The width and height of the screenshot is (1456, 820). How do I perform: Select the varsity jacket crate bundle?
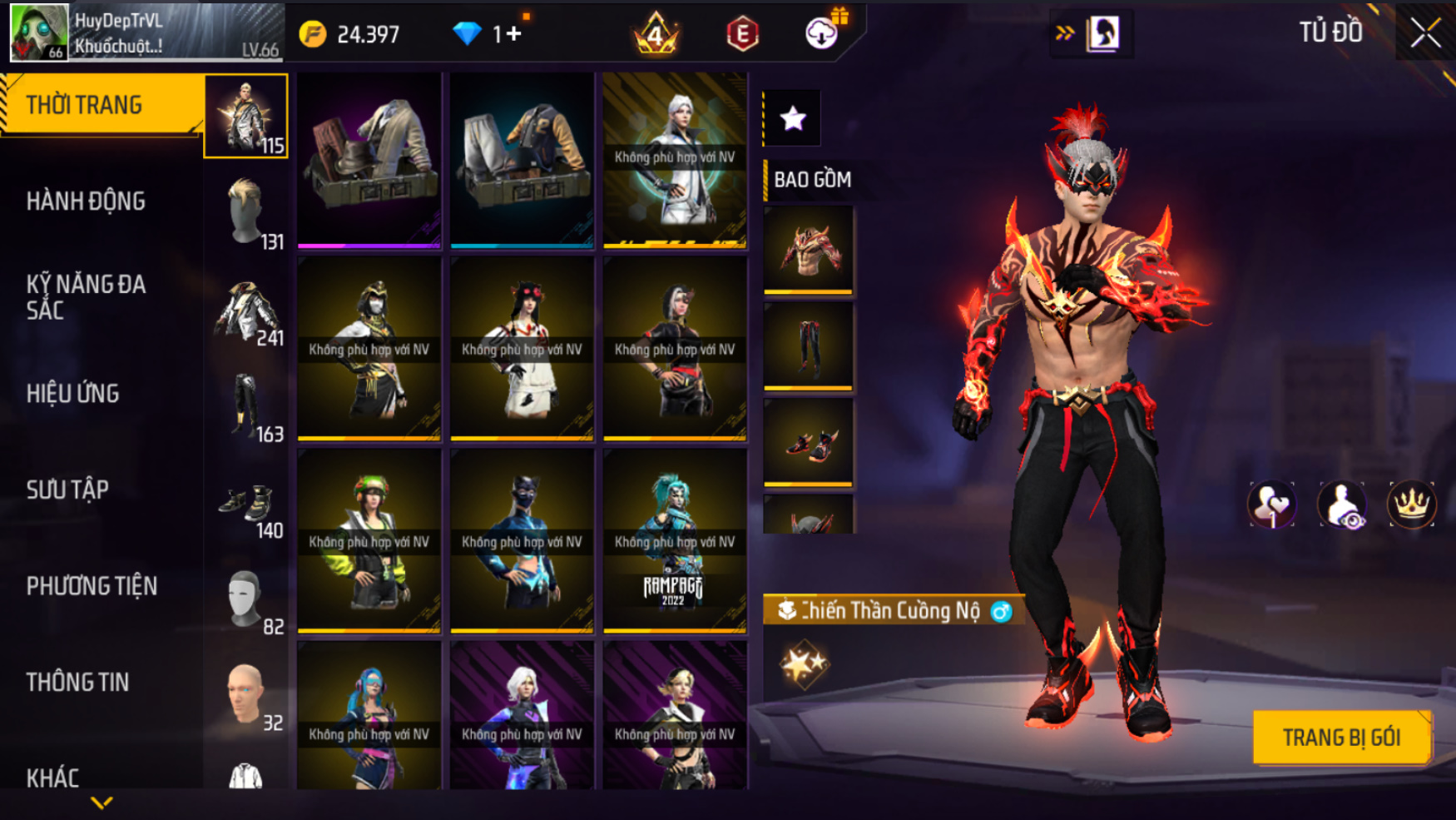click(522, 160)
